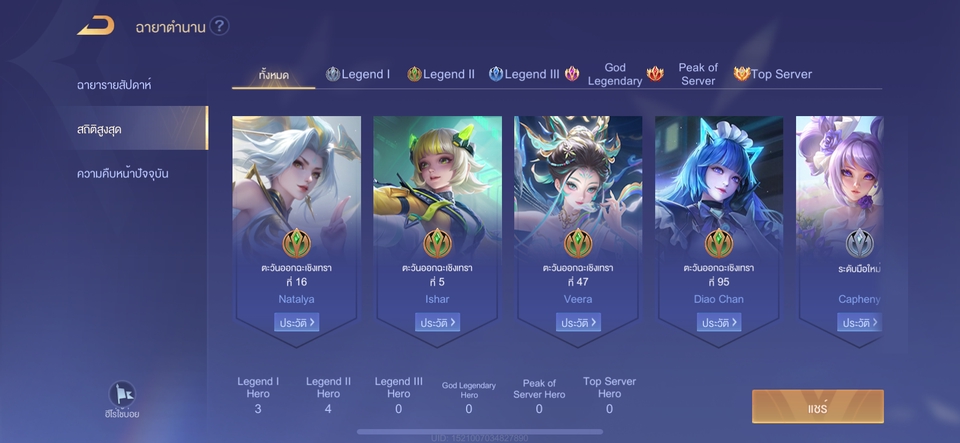Switch to the Legend I tab
The height and width of the screenshot is (443, 960).
coord(358,75)
